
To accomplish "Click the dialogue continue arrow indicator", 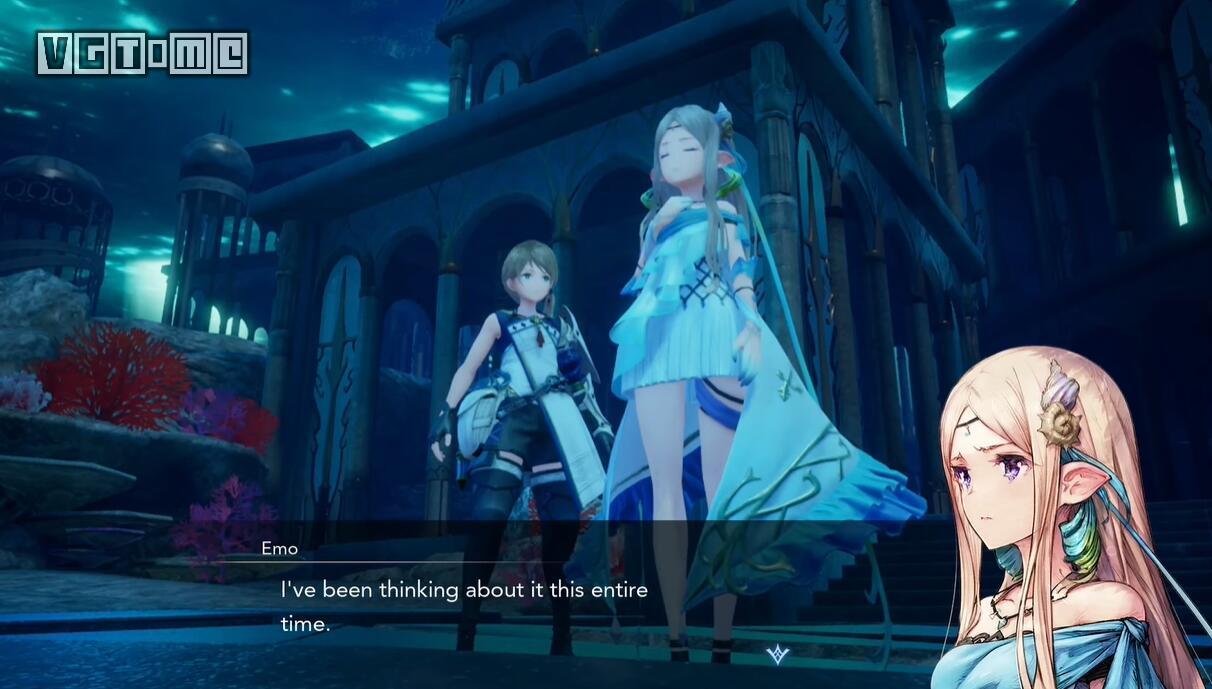I will click(777, 654).
